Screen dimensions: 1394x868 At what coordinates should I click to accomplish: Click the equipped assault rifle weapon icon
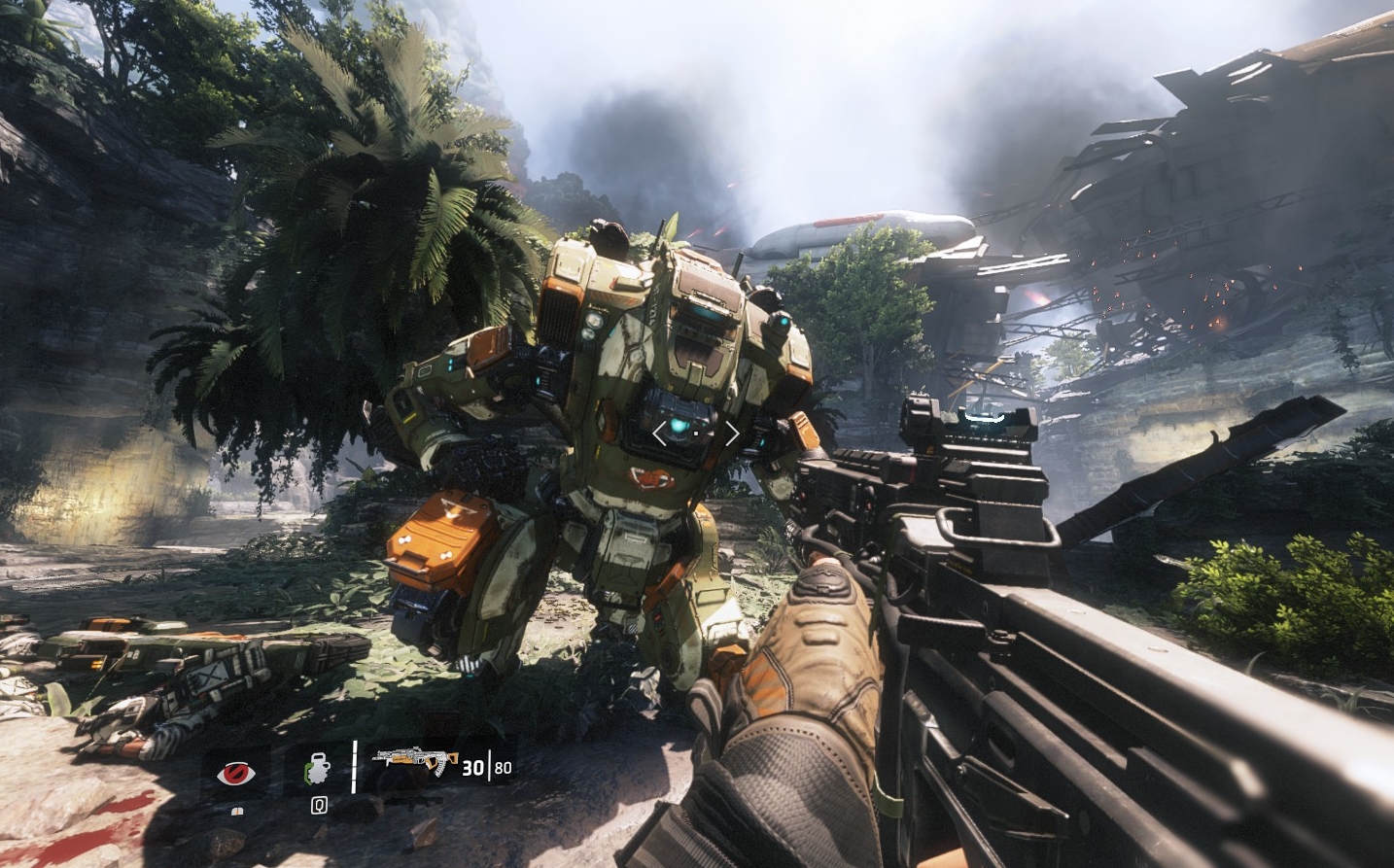(413, 762)
